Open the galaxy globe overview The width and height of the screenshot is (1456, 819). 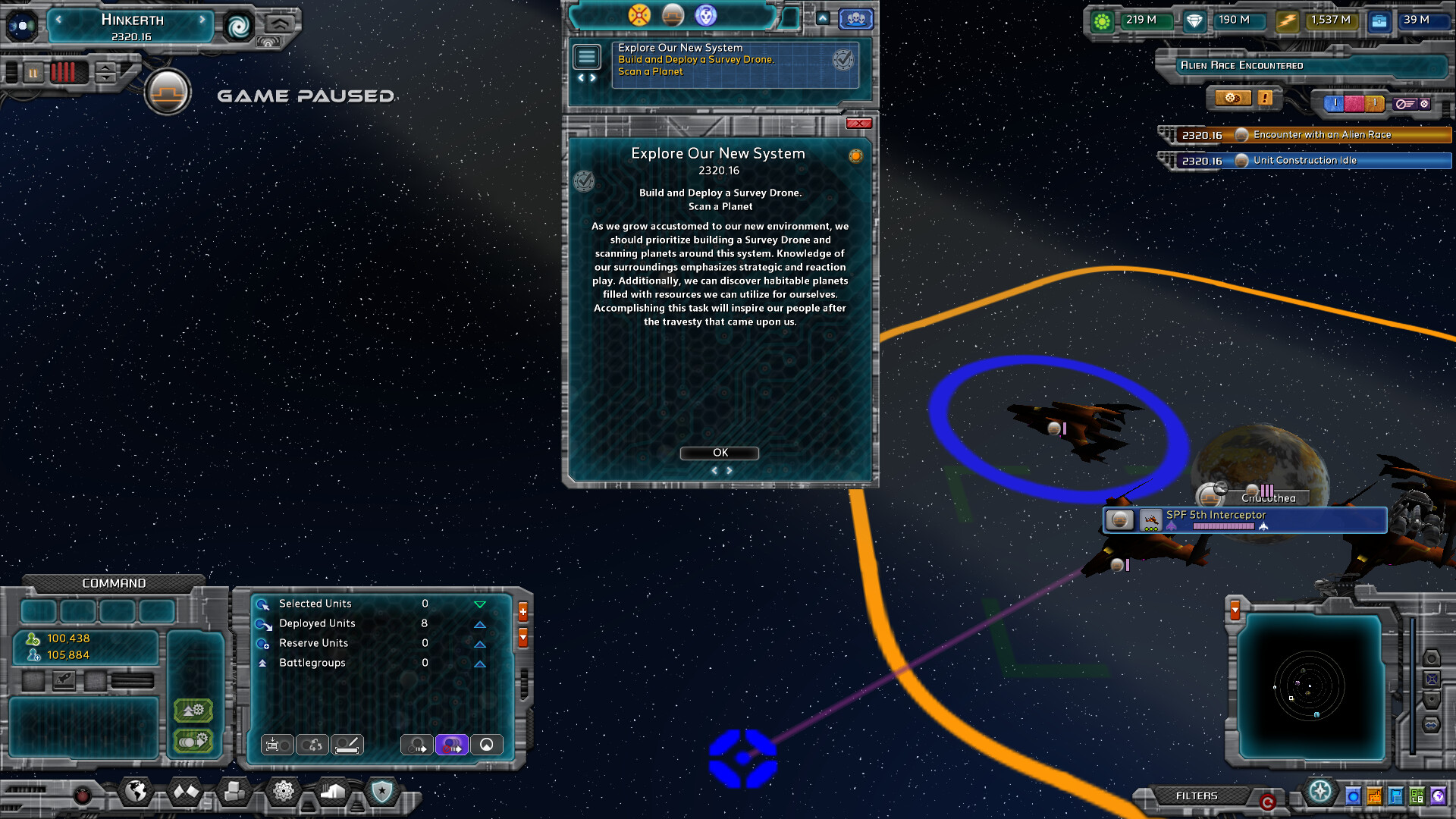[136, 792]
